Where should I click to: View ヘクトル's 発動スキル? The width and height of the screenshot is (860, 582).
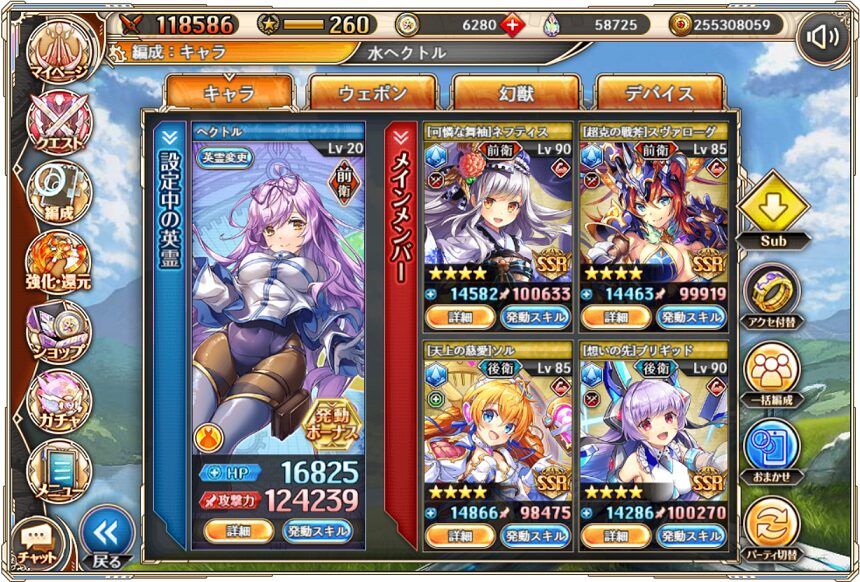[317, 530]
